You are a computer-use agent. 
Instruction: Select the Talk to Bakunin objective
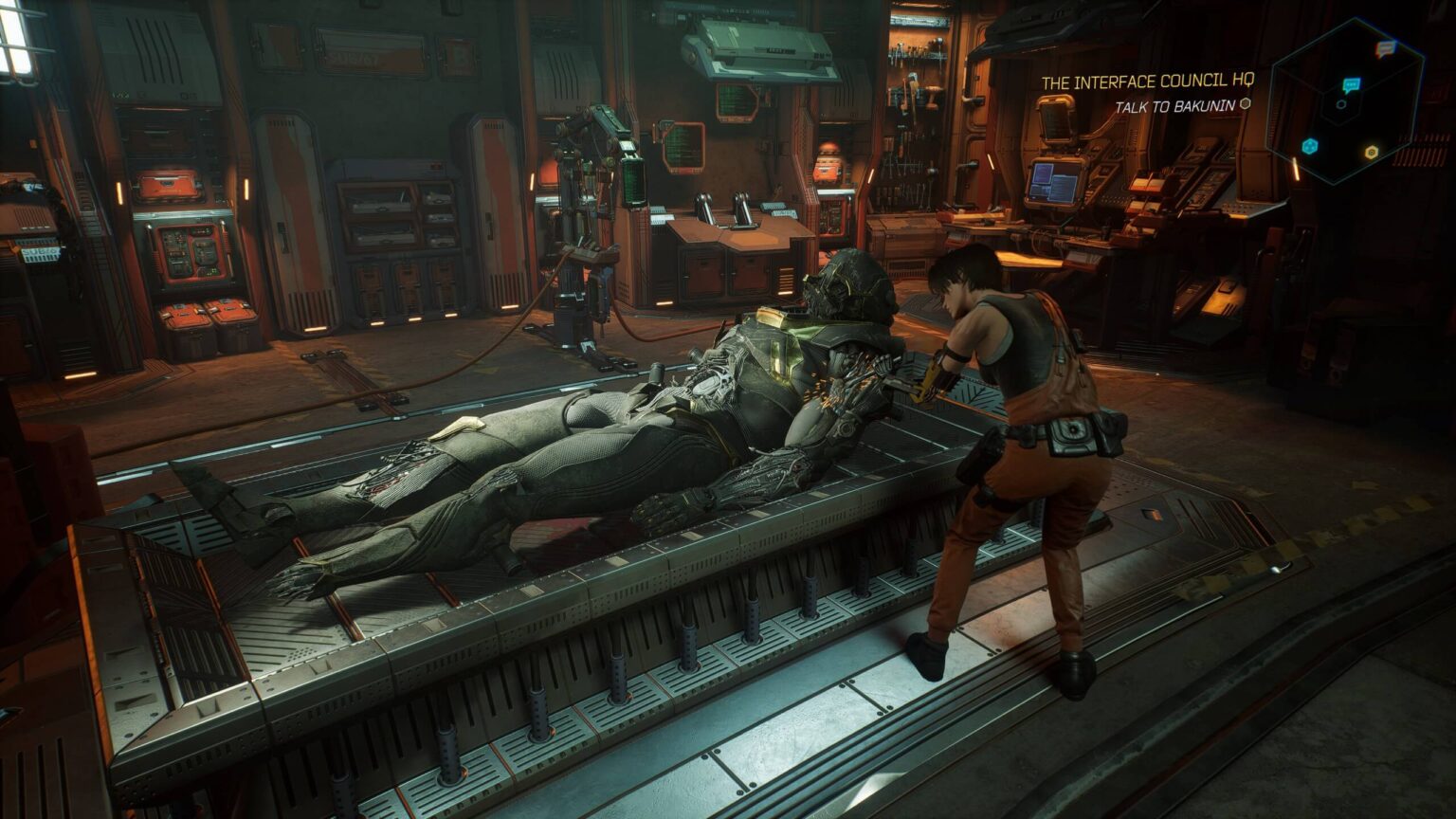coord(1175,106)
